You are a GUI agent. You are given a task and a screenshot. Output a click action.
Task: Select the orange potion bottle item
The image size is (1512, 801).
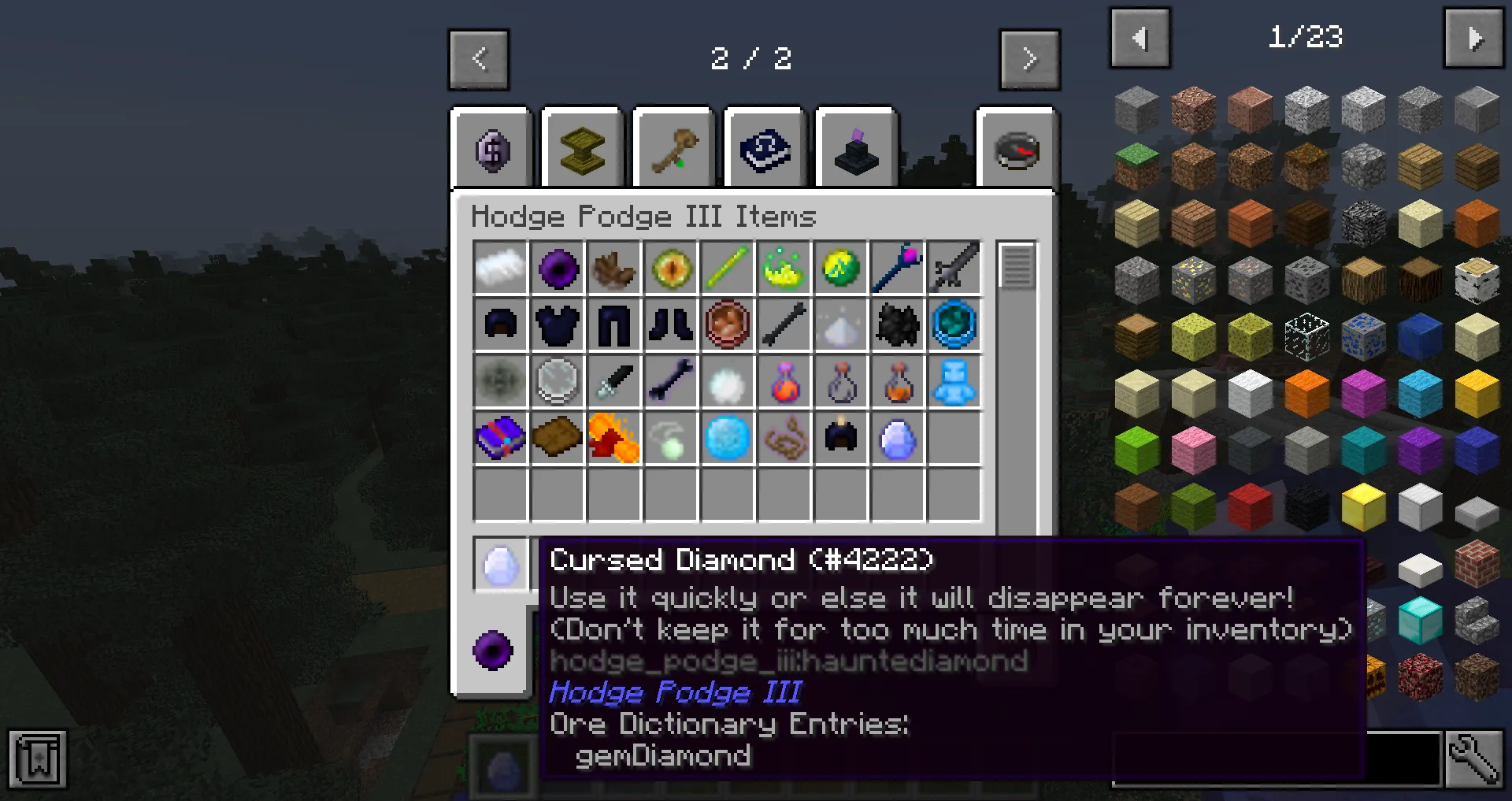tap(897, 382)
